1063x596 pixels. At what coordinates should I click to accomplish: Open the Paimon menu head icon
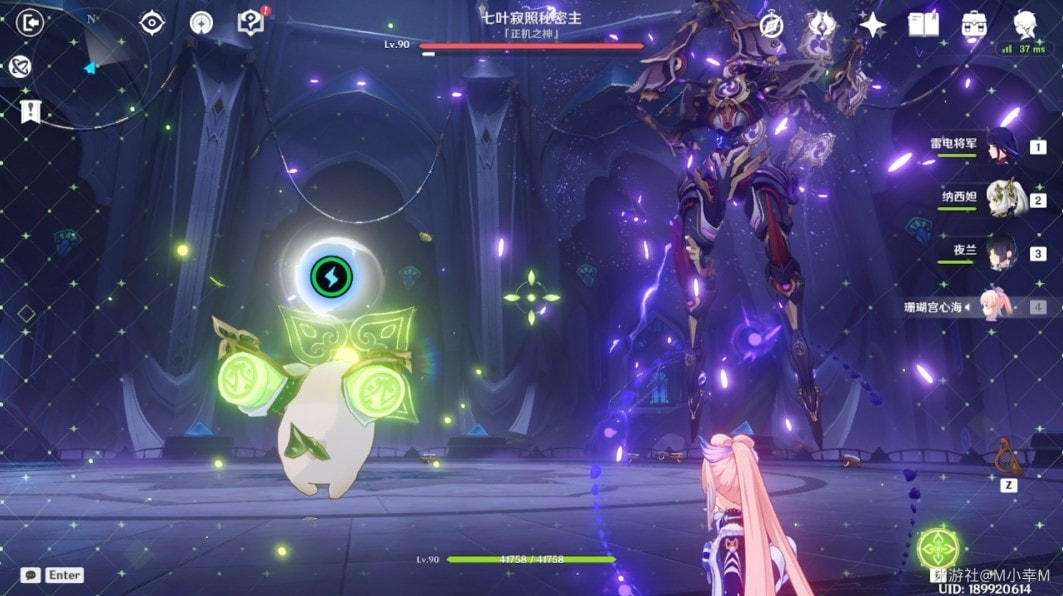coord(1025,25)
